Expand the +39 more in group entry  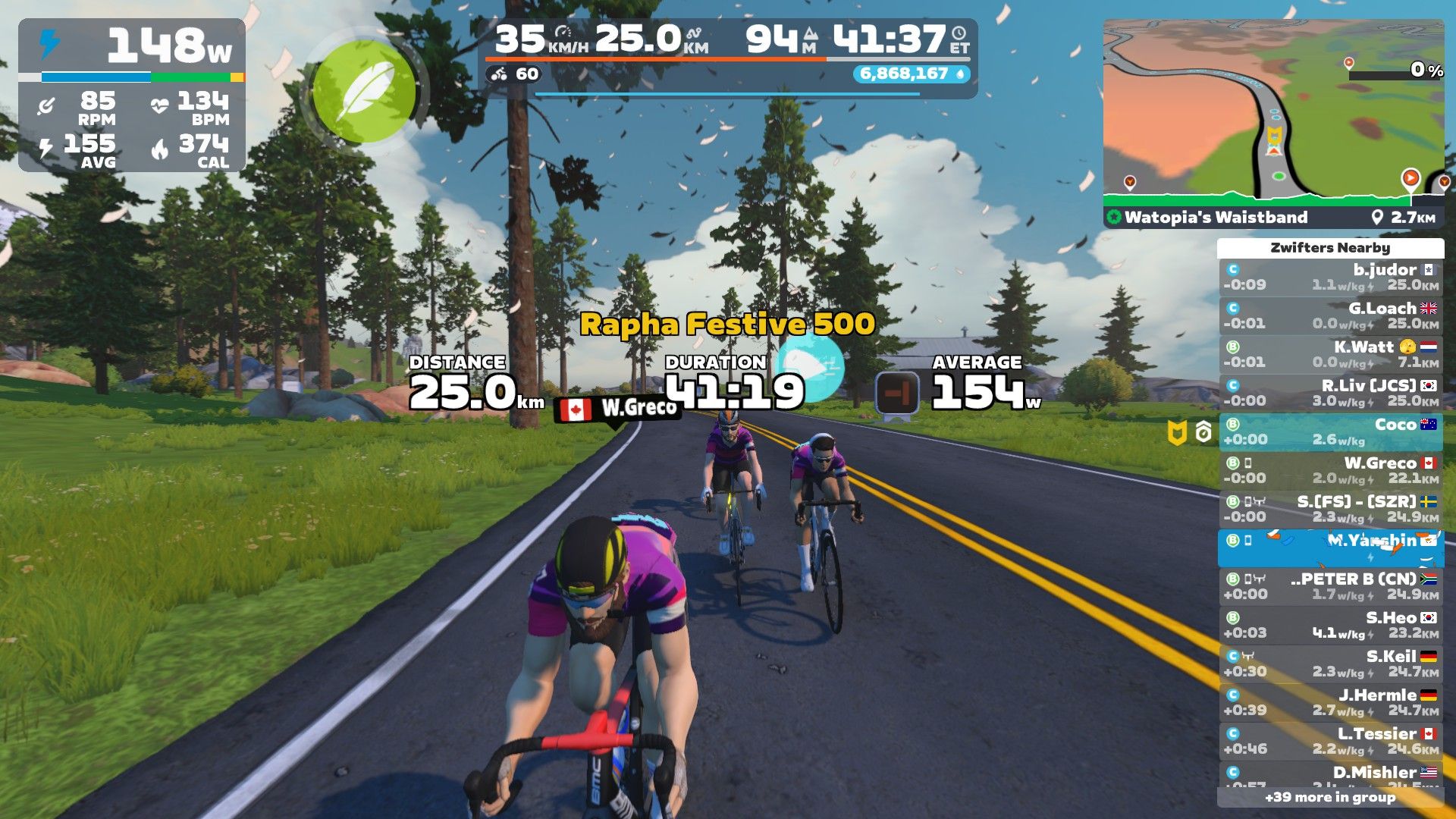click(1330, 798)
